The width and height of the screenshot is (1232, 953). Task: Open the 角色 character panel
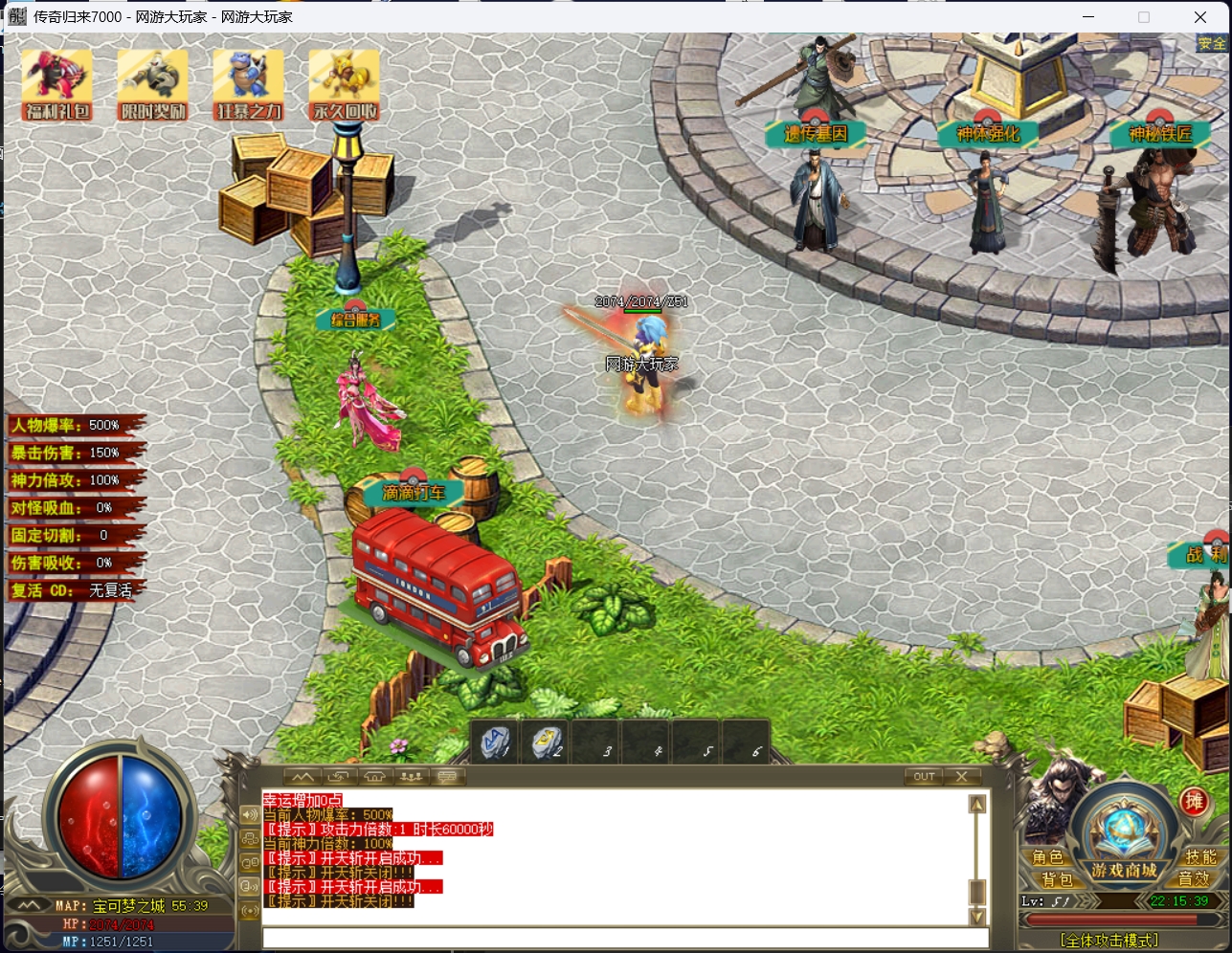[x=1047, y=857]
